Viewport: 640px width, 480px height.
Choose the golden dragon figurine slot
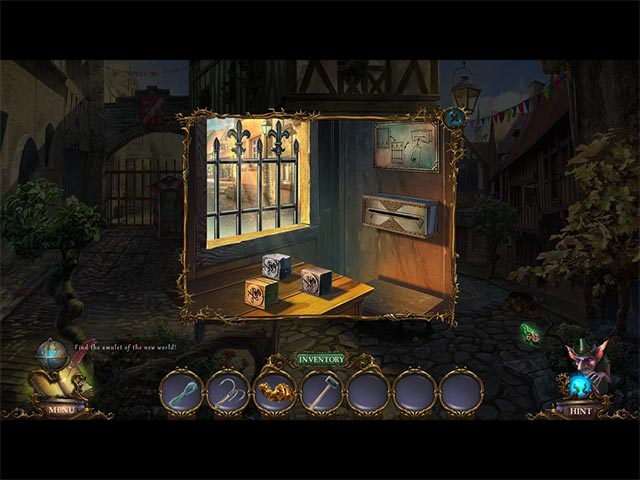(274, 390)
